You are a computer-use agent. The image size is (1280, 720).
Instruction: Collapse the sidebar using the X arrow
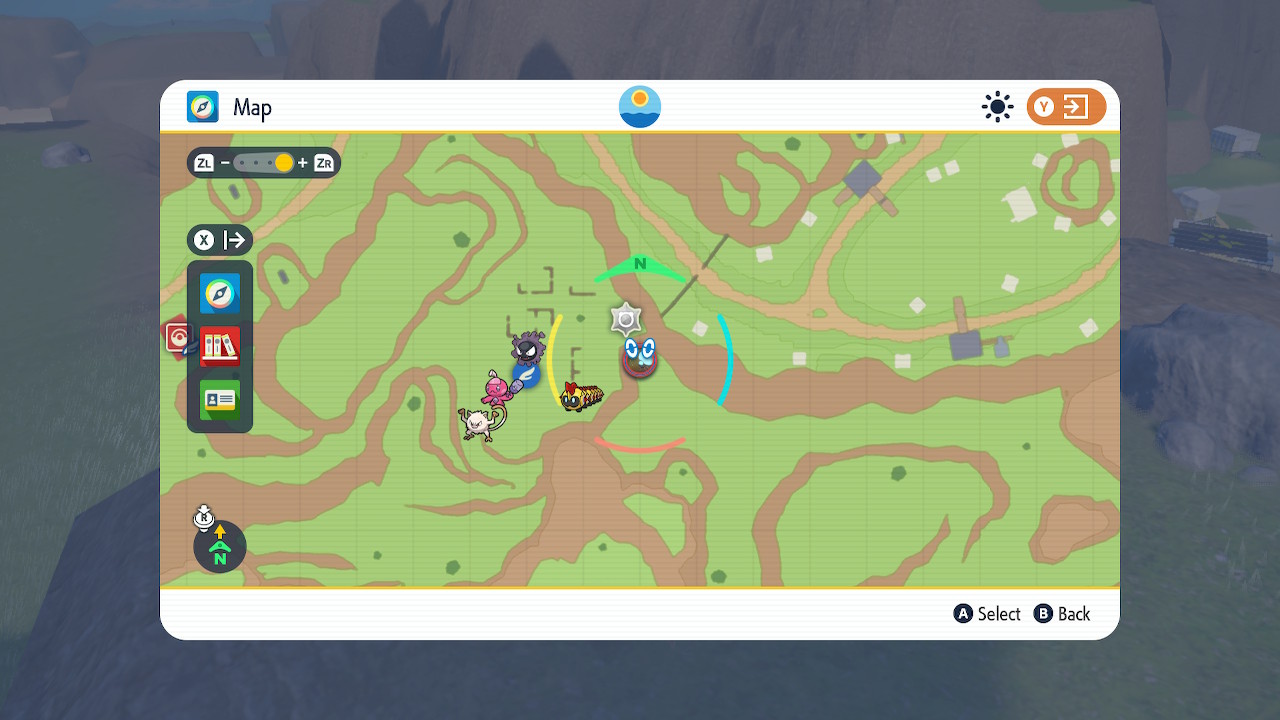219,240
